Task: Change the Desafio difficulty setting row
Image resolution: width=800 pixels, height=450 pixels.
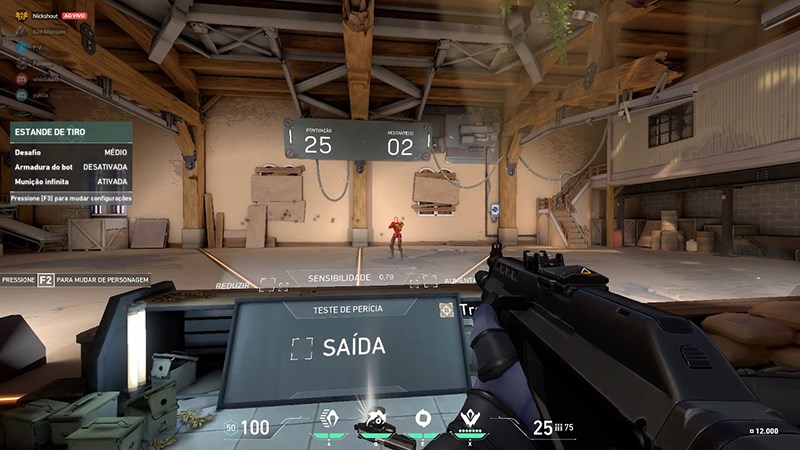Action: pyautogui.click(x=70, y=153)
